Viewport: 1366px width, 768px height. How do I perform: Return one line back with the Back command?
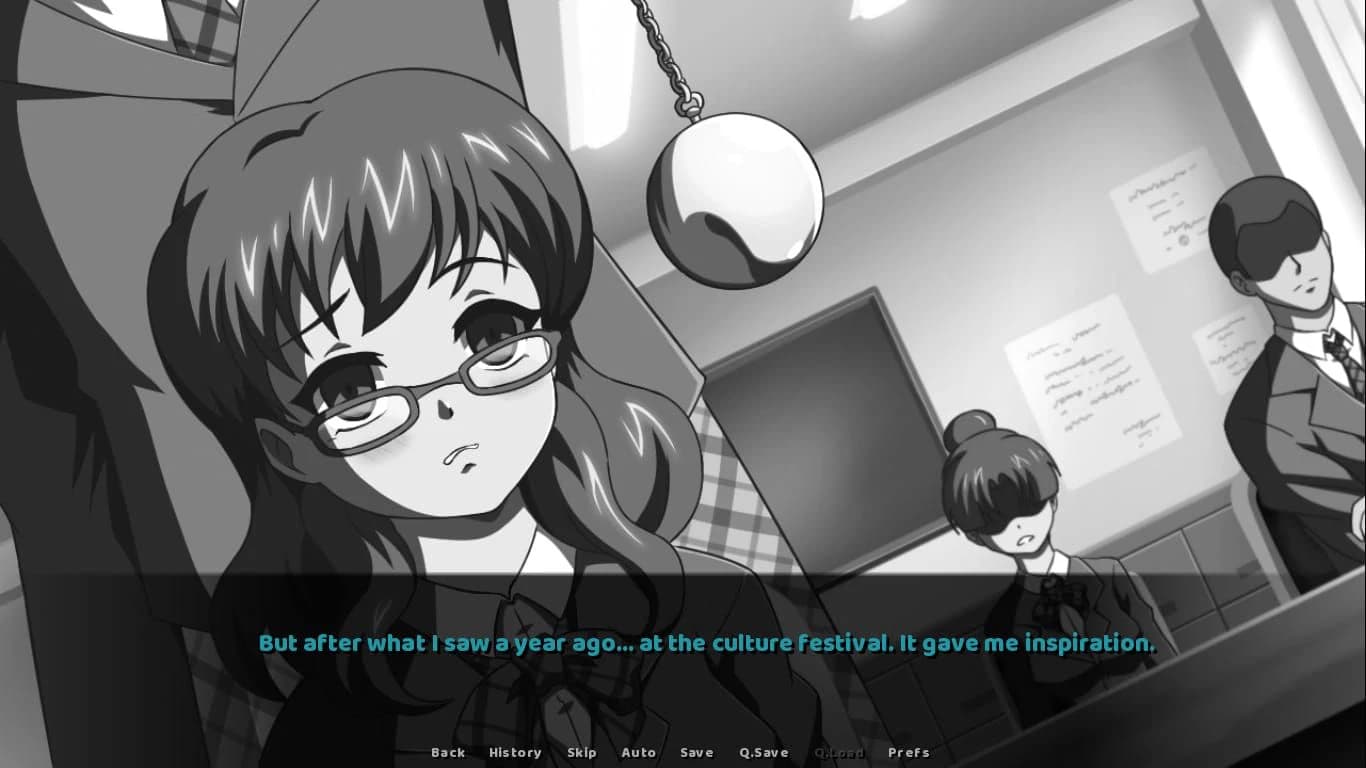(448, 752)
